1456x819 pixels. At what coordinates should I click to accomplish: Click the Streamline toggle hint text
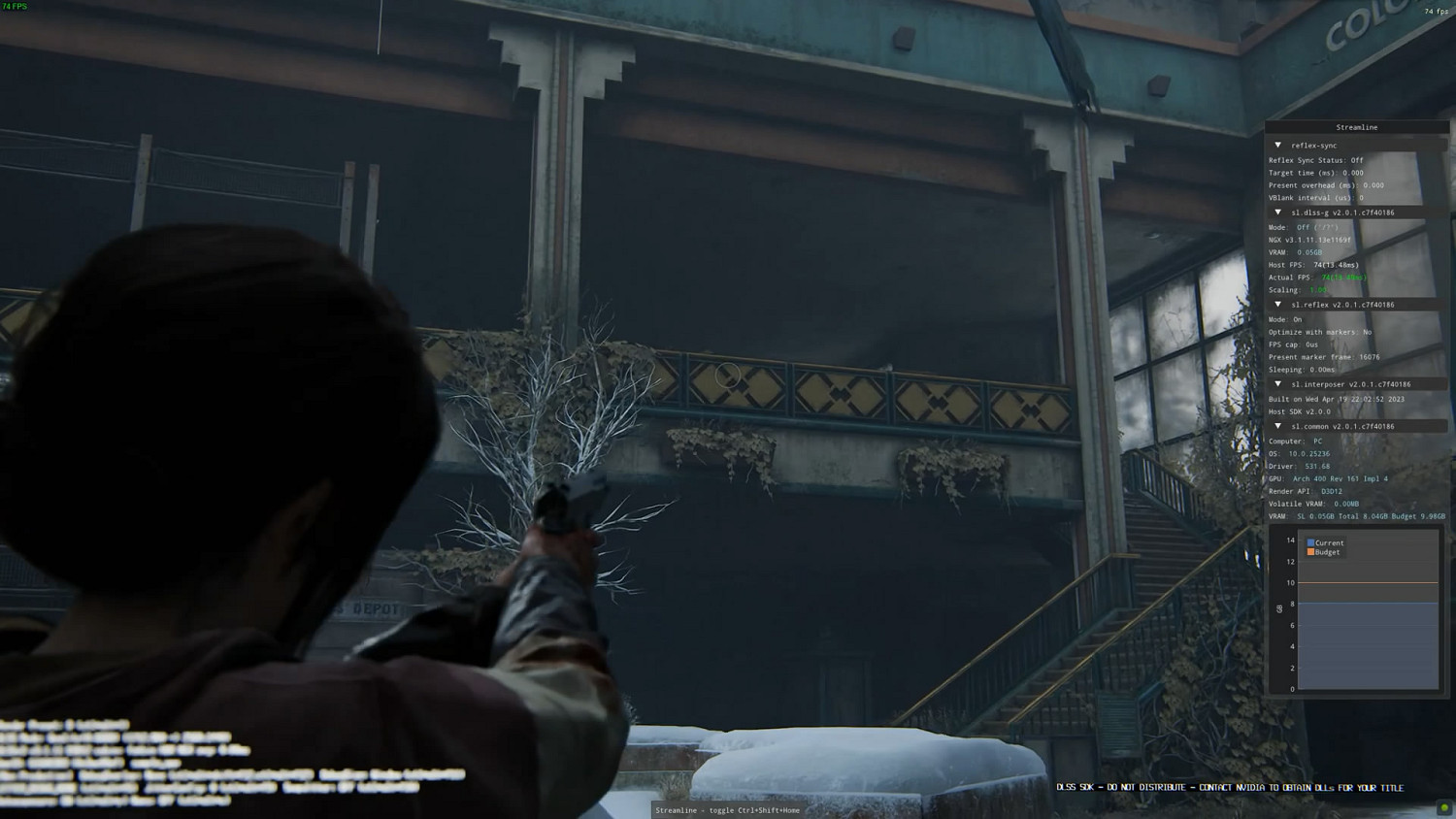728,810
